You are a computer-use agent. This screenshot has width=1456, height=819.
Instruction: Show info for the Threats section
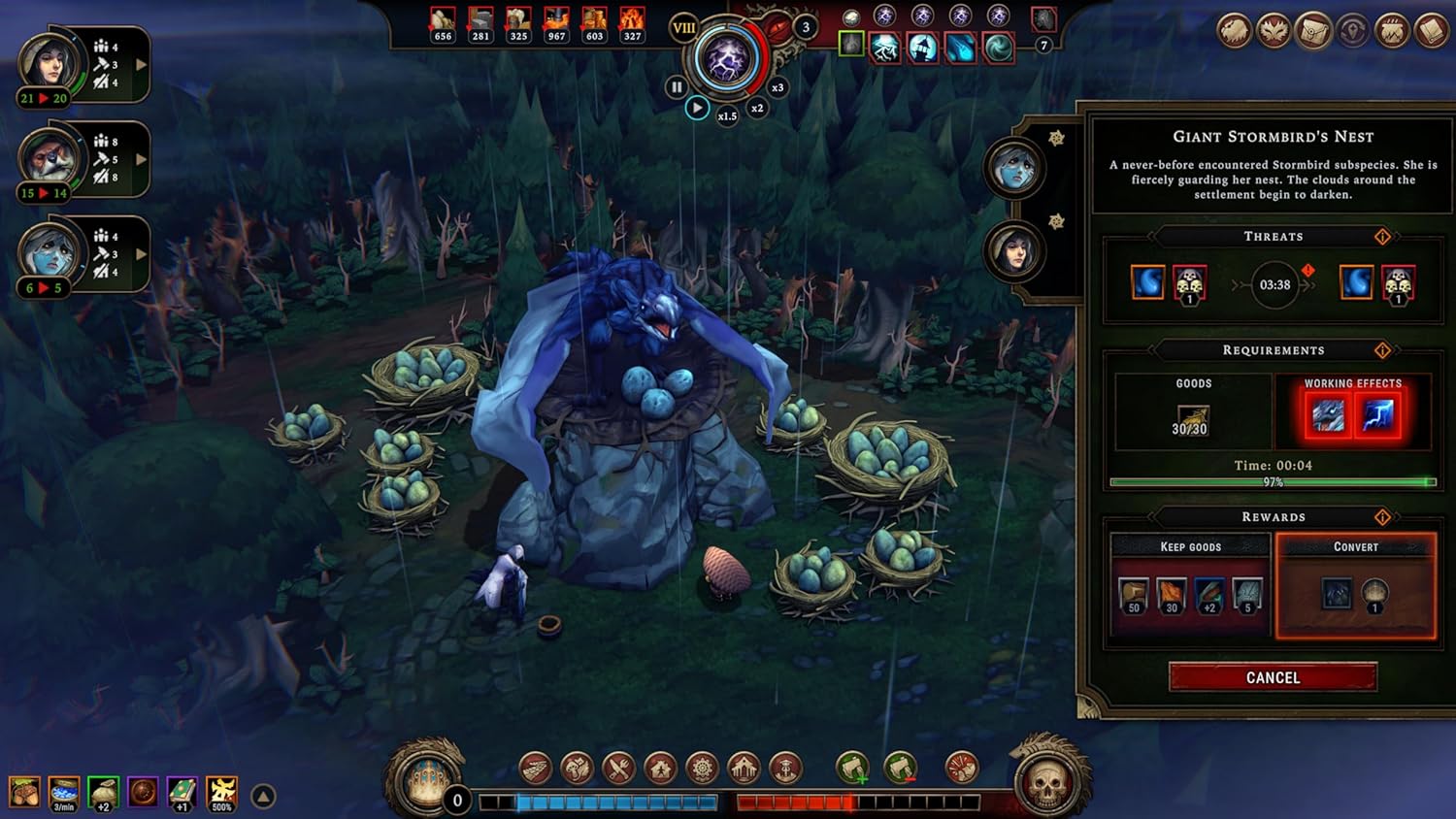coord(1382,237)
